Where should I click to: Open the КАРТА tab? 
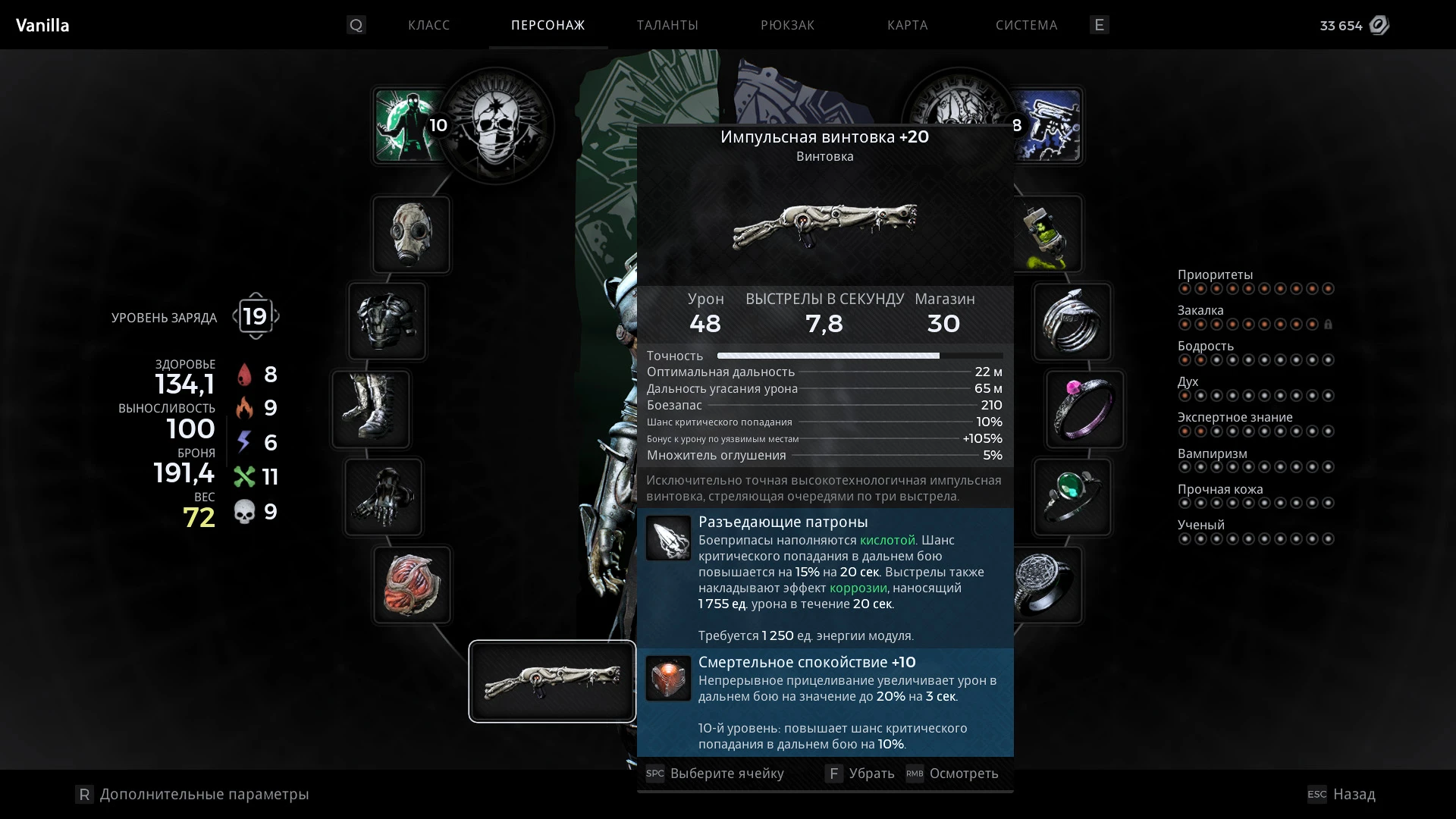[907, 25]
